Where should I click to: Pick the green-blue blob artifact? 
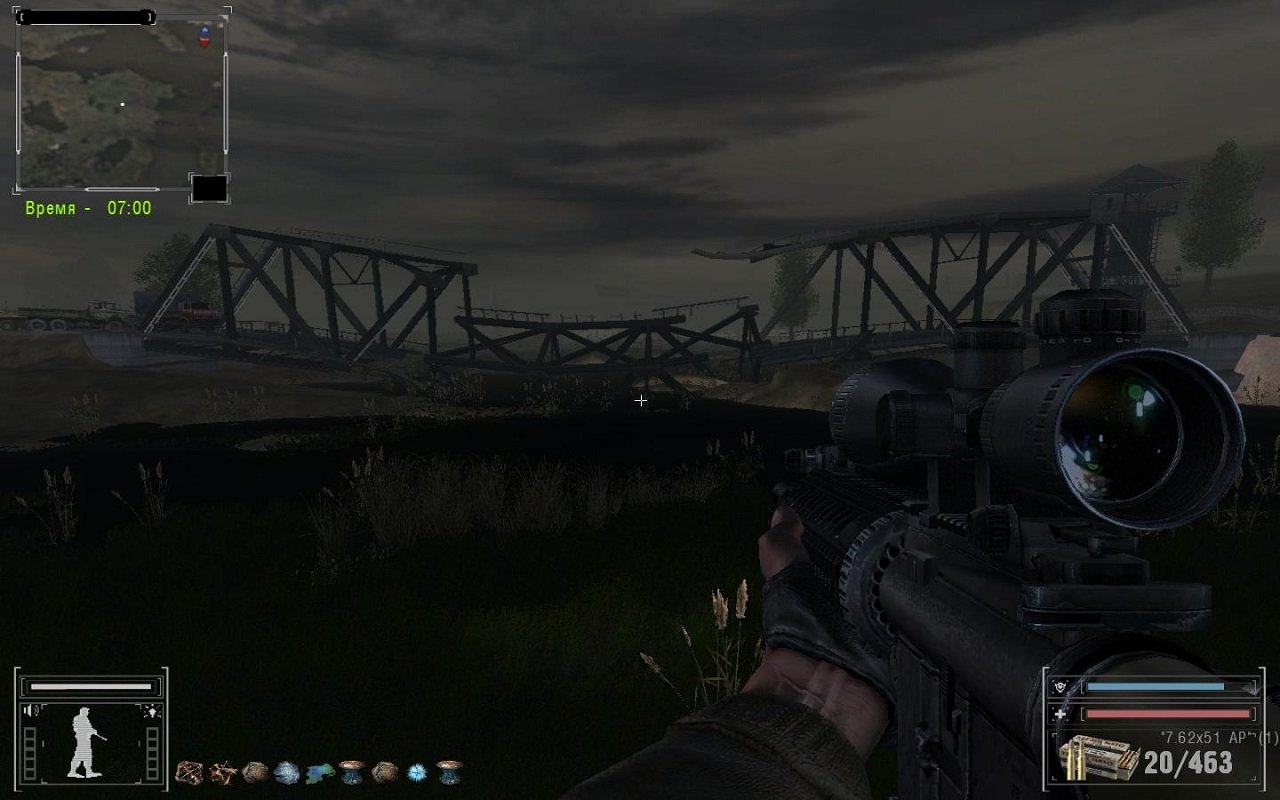[320, 772]
